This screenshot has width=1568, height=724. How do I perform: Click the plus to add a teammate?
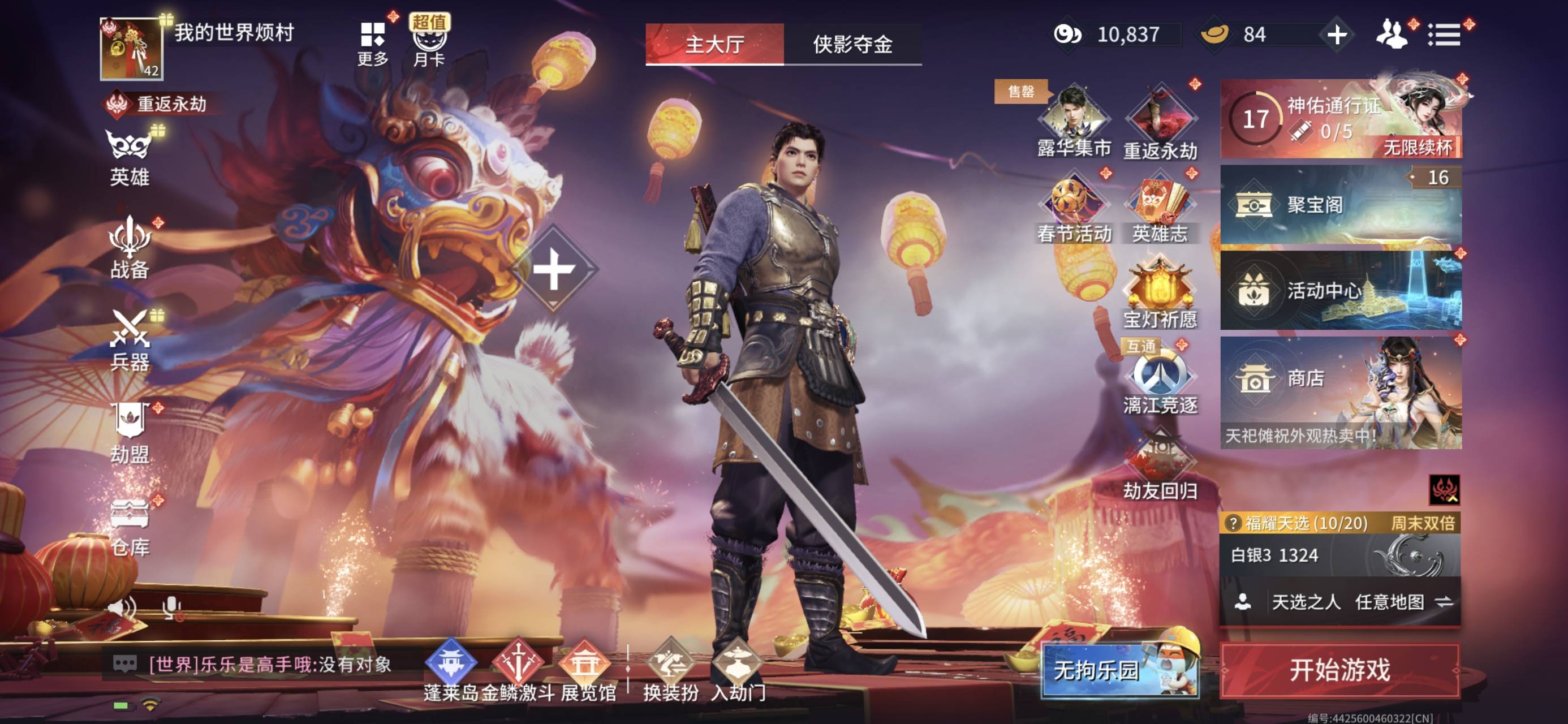(1337, 35)
